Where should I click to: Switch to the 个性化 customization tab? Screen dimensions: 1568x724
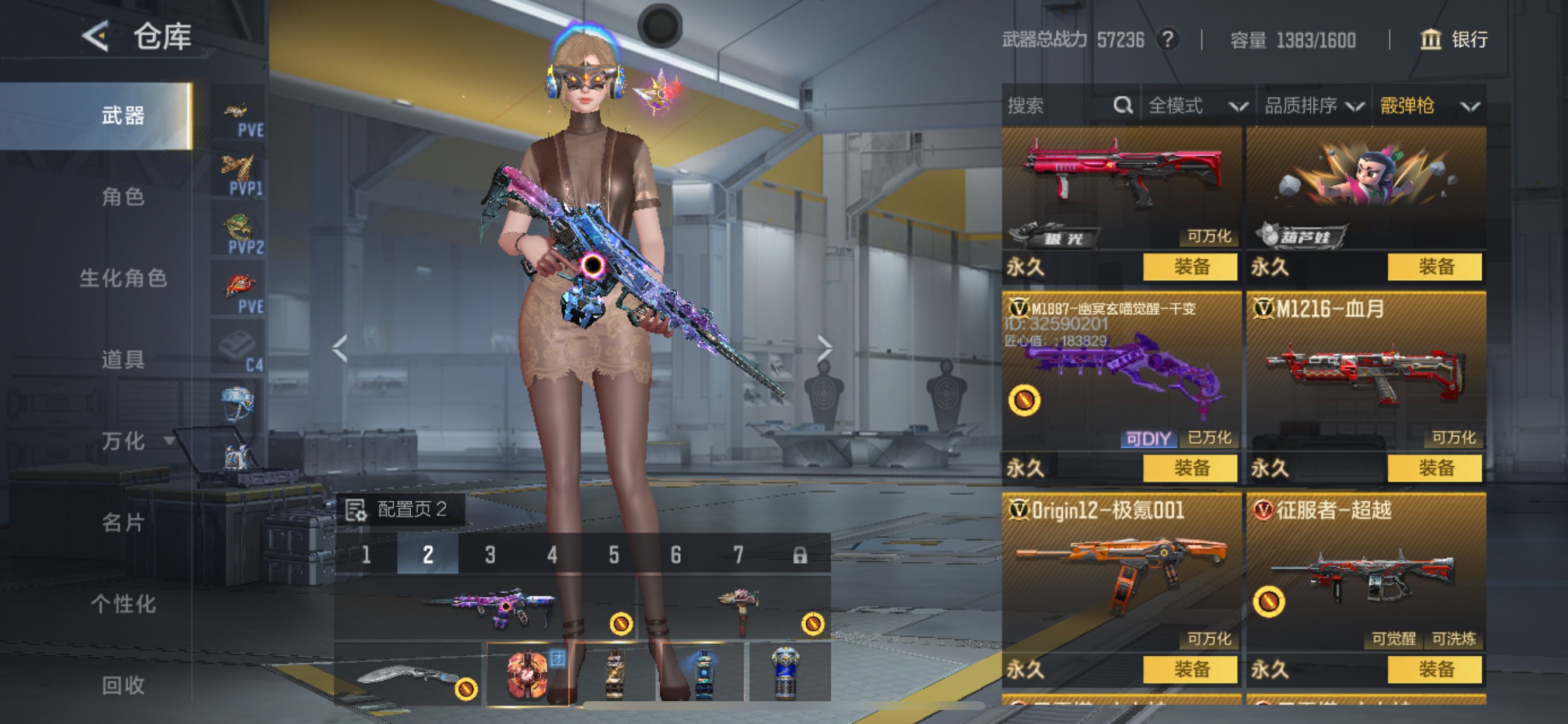(123, 604)
